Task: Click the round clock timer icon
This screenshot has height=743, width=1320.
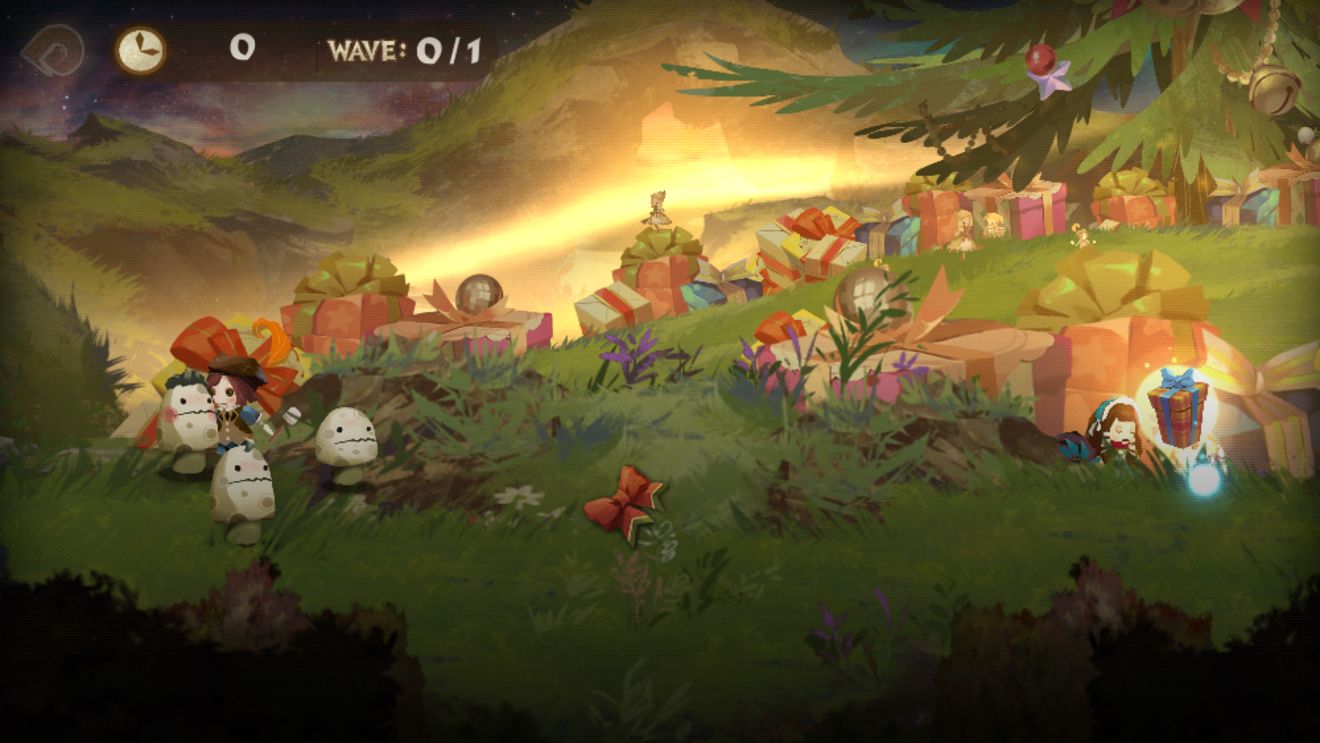Action: point(140,49)
